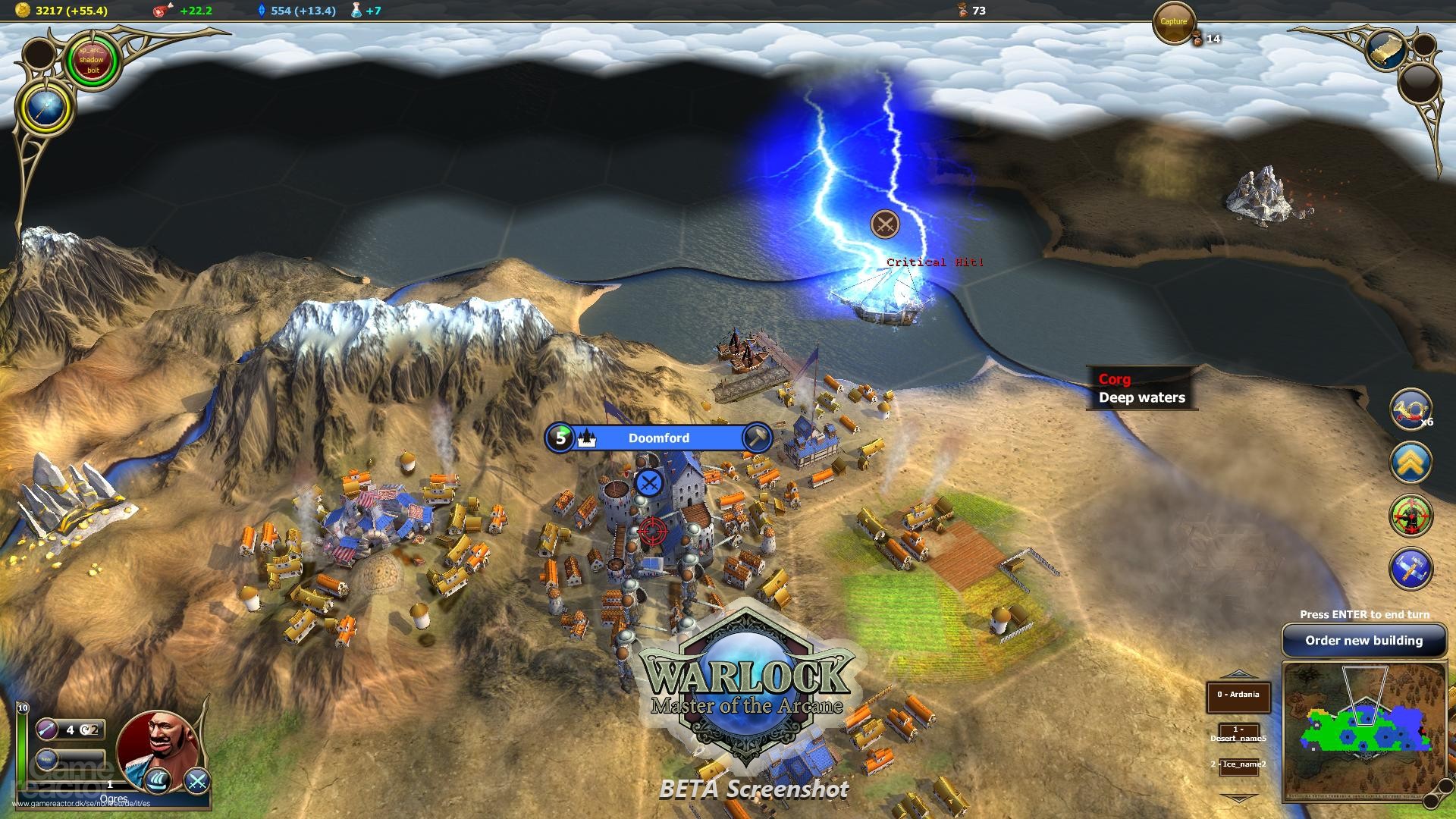This screenshot has width=1456, height=819.
Task: Click the Order new building button
Action: [1363, 641]
